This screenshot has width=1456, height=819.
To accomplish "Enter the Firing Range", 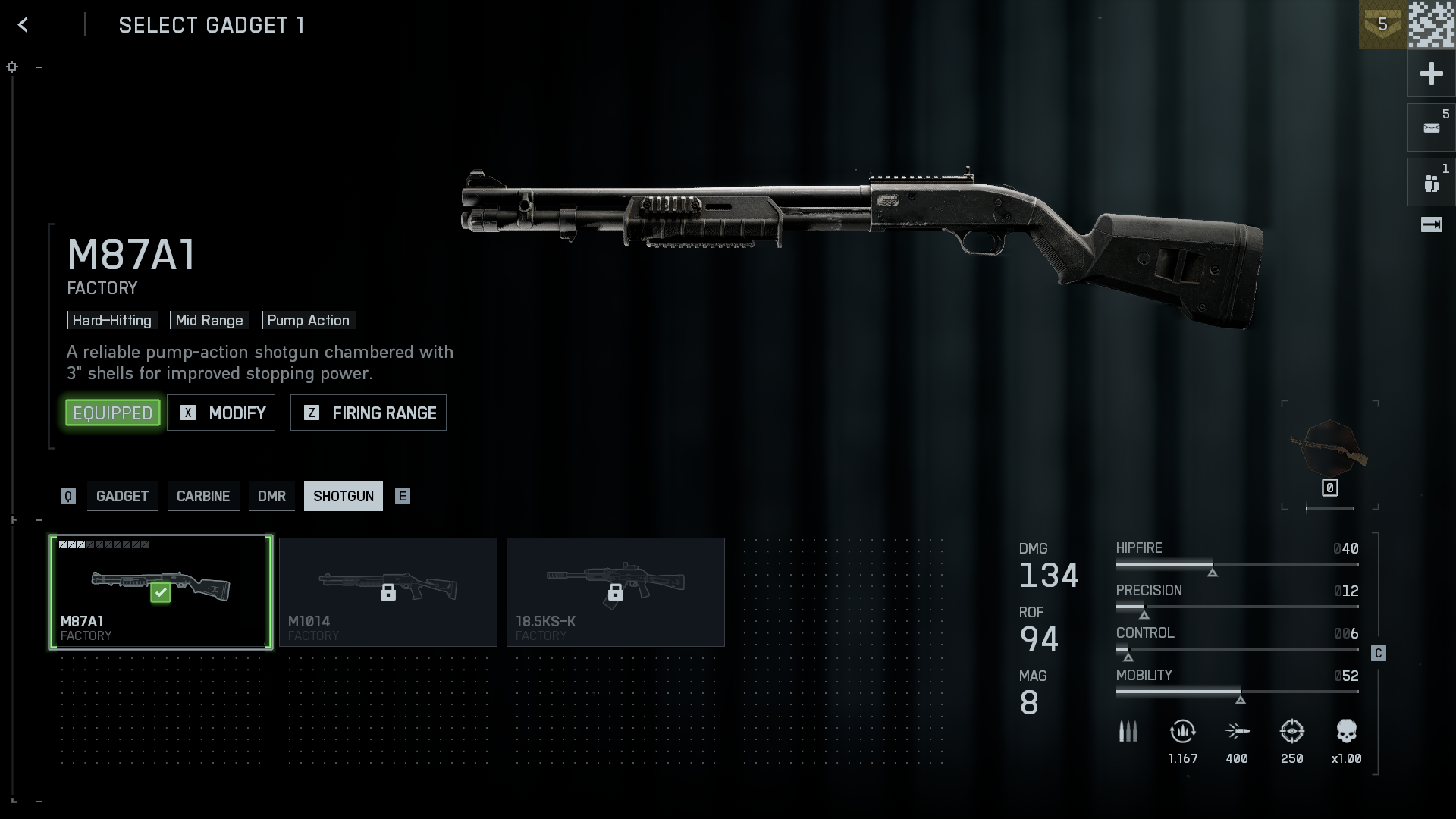I will pyautogui.click(x=369, y=413).
